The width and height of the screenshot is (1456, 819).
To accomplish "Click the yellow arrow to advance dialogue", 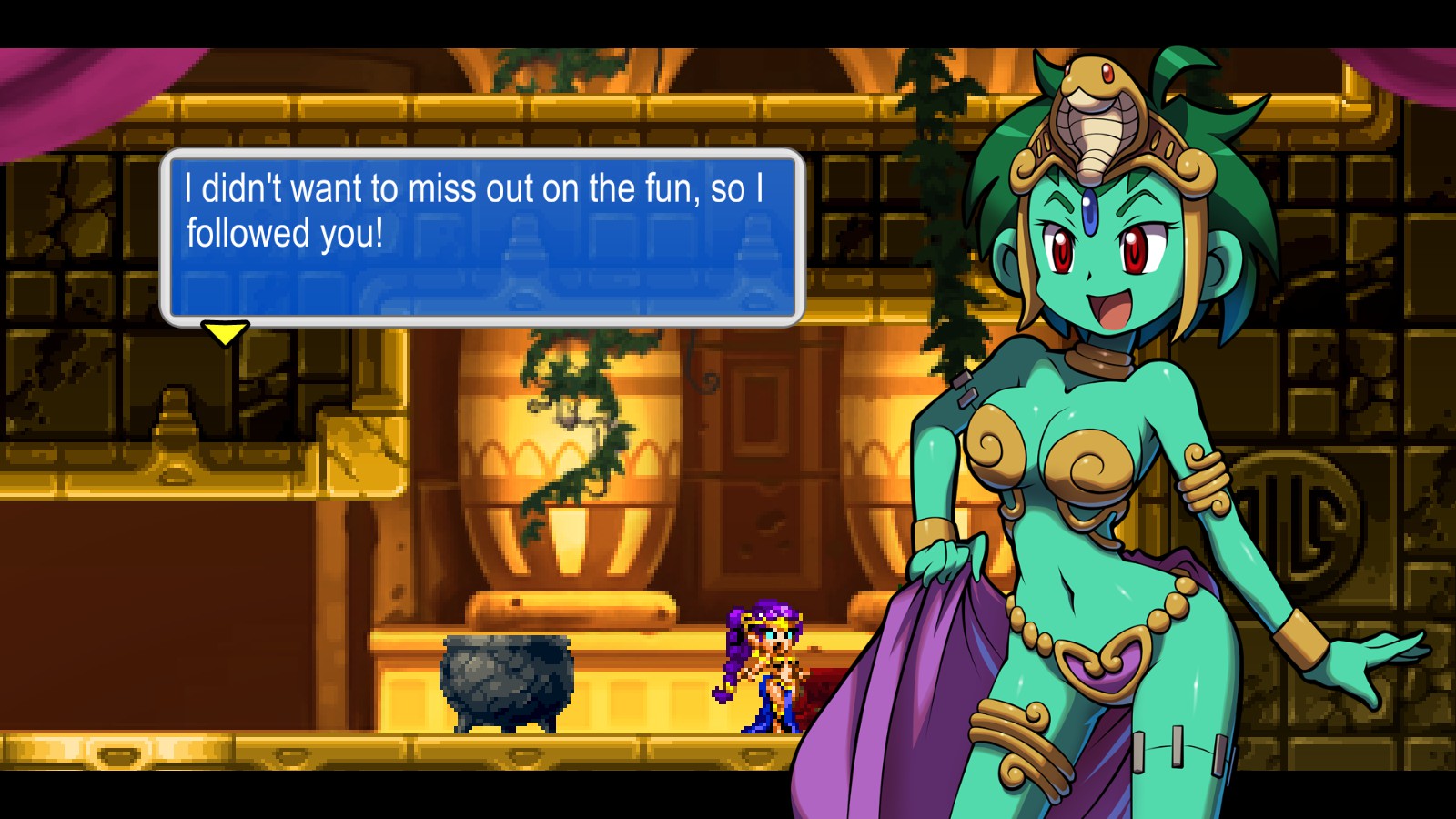I will tap(224, 333).
